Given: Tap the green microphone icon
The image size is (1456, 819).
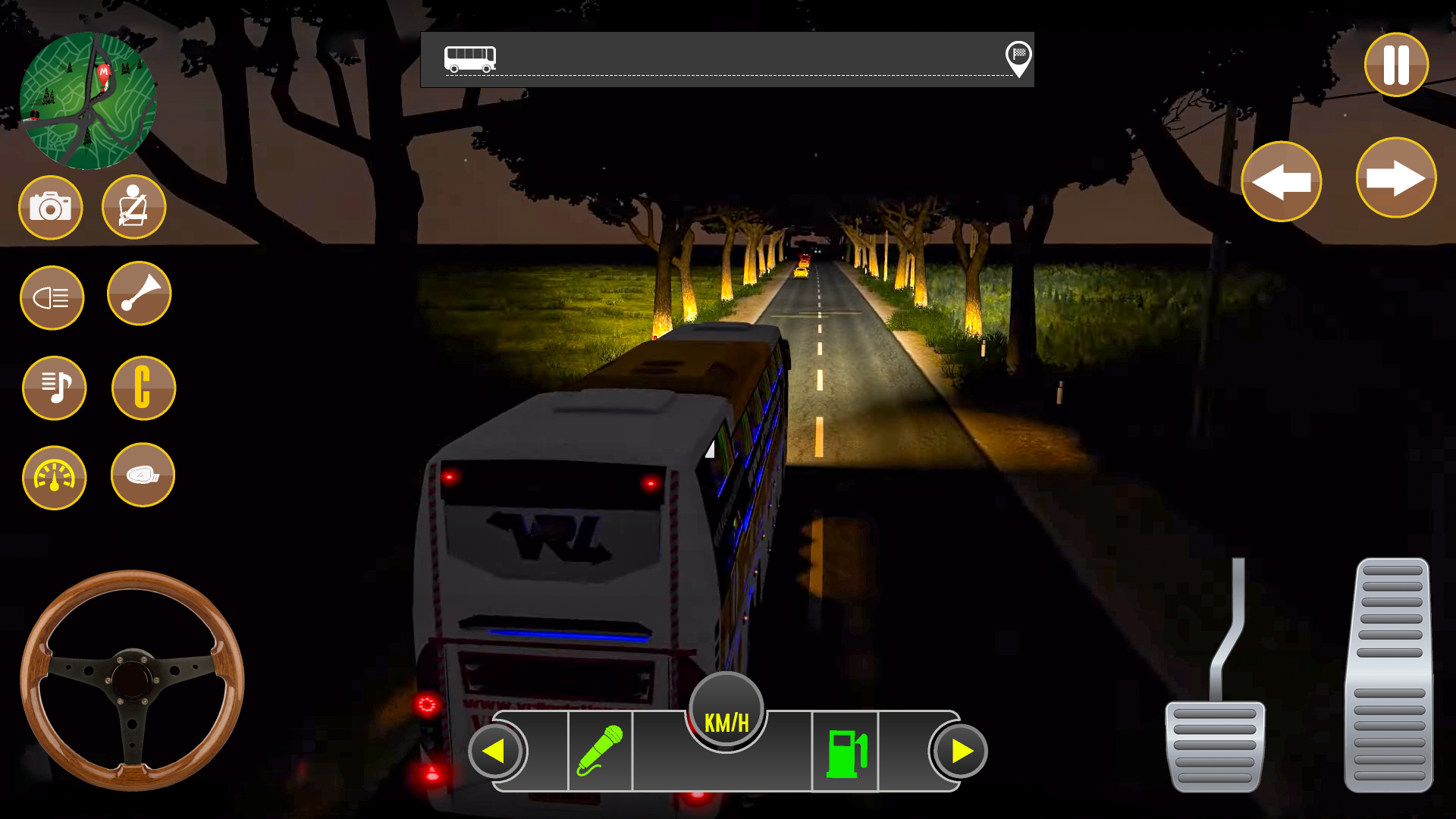Looking at the screenshot, I should click(x=600, y=751).
